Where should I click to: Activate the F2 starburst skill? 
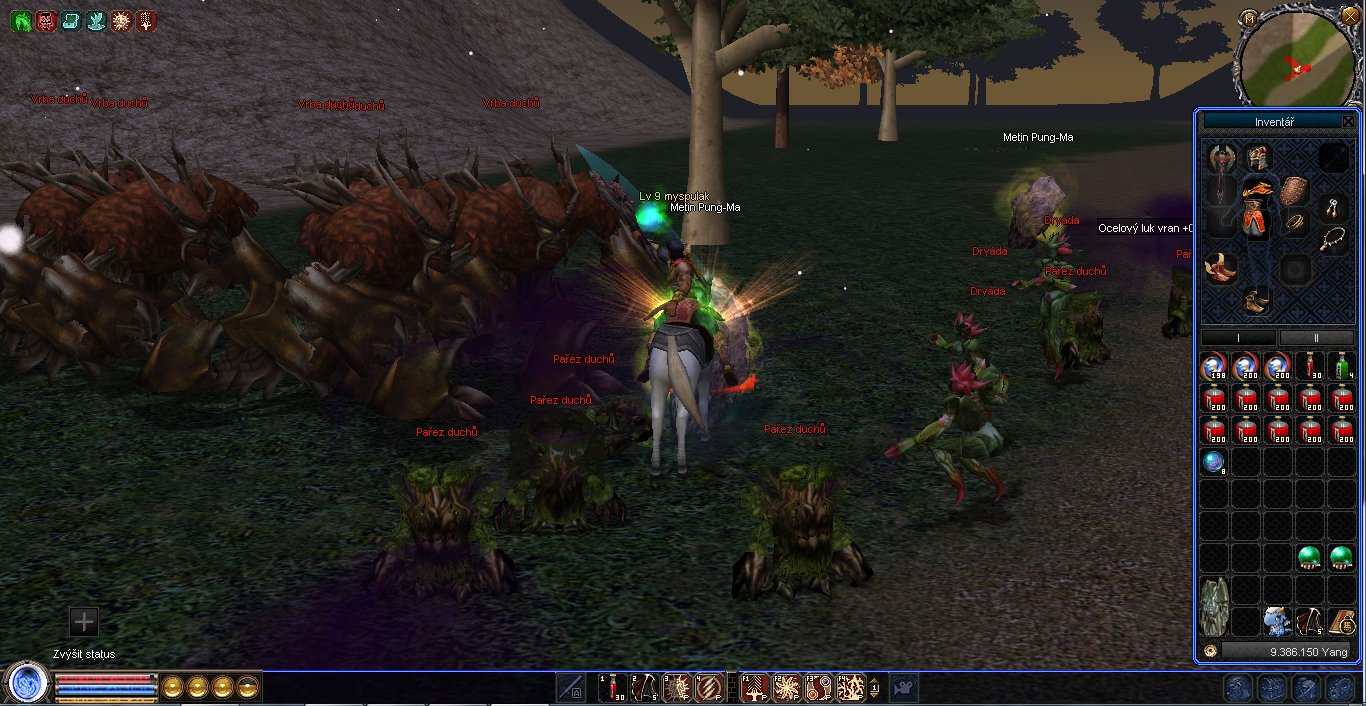[x=787, y=687]
